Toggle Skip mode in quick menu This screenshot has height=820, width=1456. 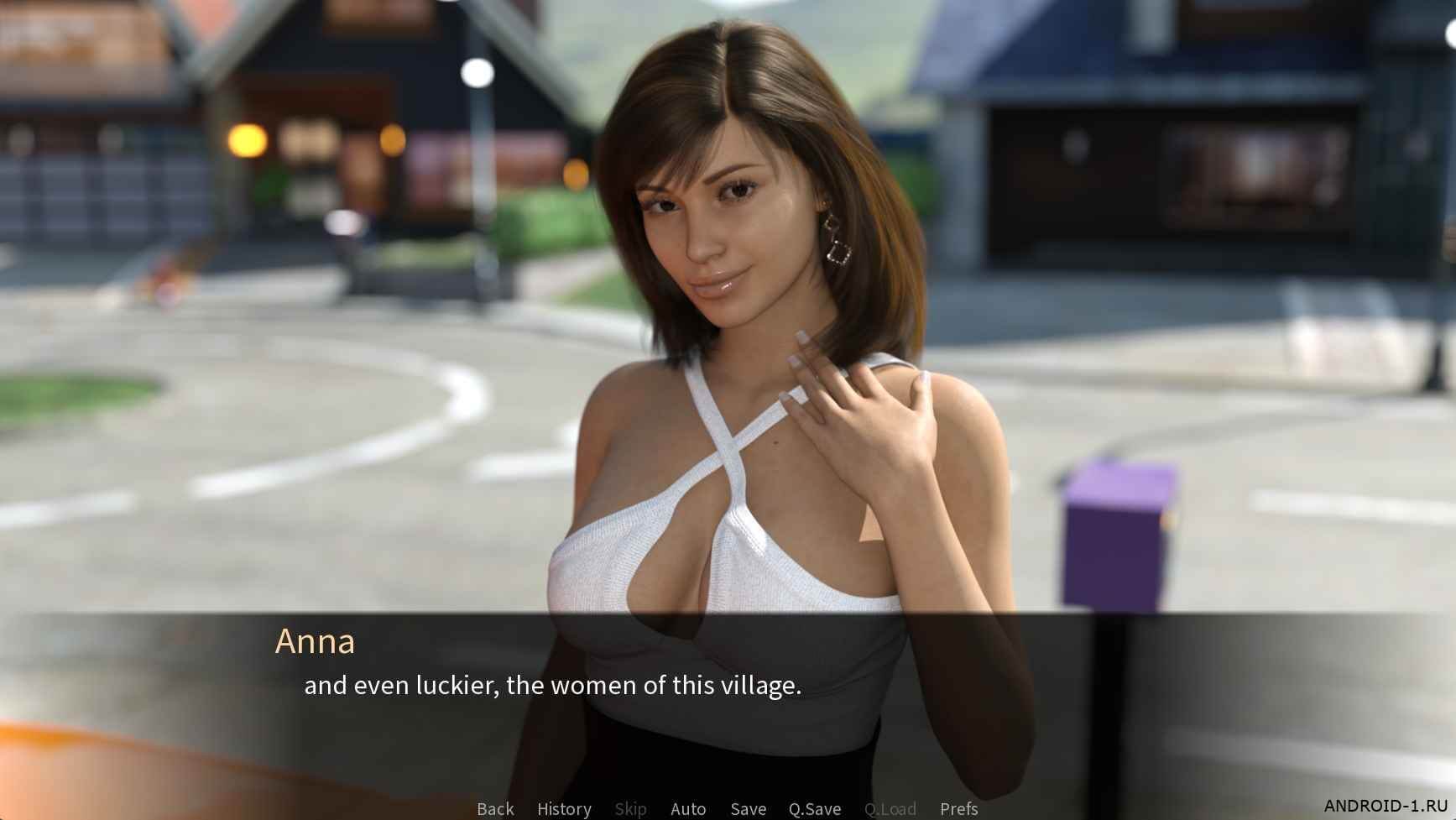tap(630, 808)
